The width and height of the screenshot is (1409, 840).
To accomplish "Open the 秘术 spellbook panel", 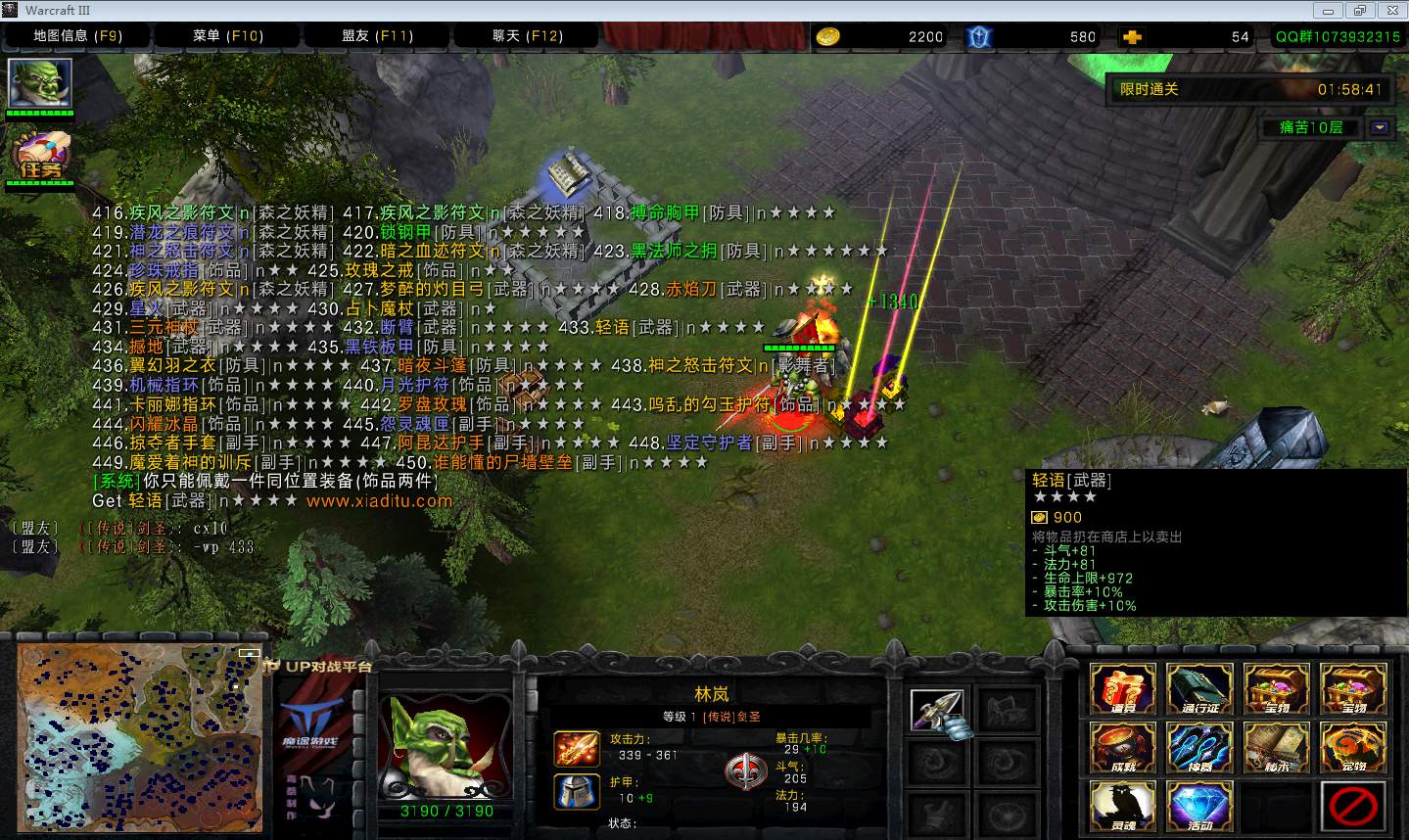I will pos(1277,747).
